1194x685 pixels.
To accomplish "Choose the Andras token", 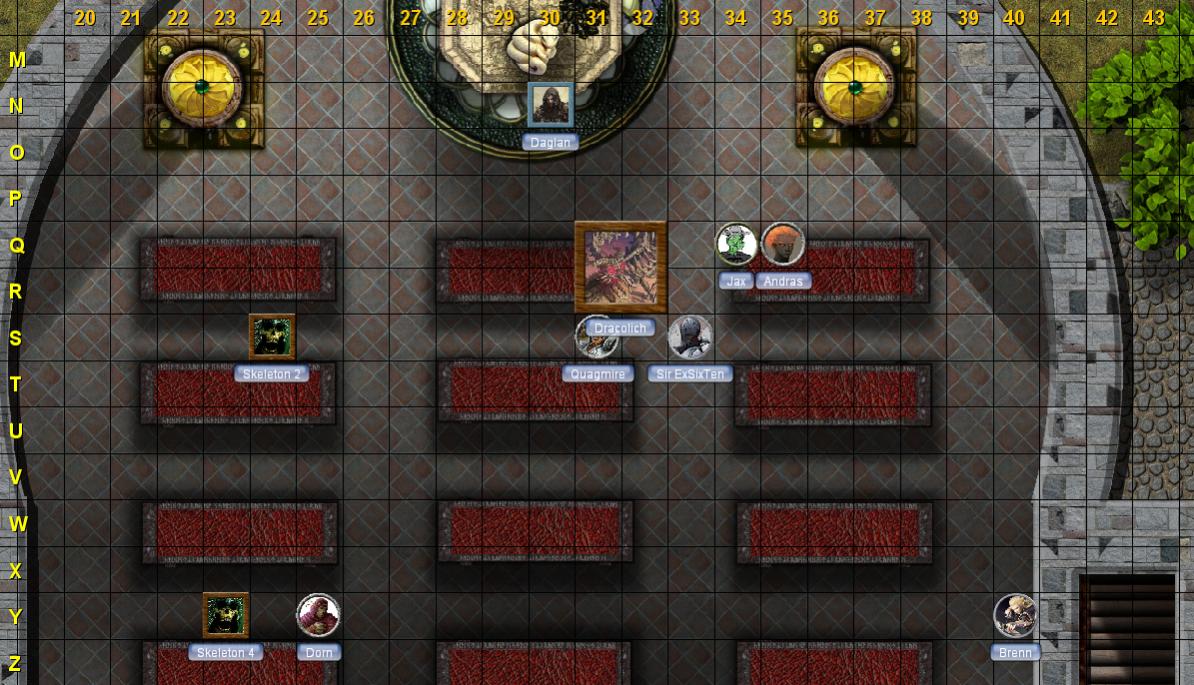I will click(x=783, y=245).
